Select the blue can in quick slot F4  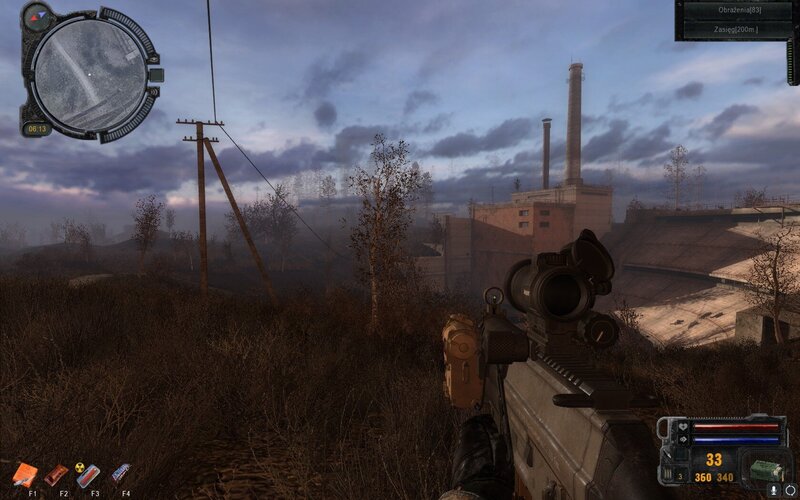(121, 472)
